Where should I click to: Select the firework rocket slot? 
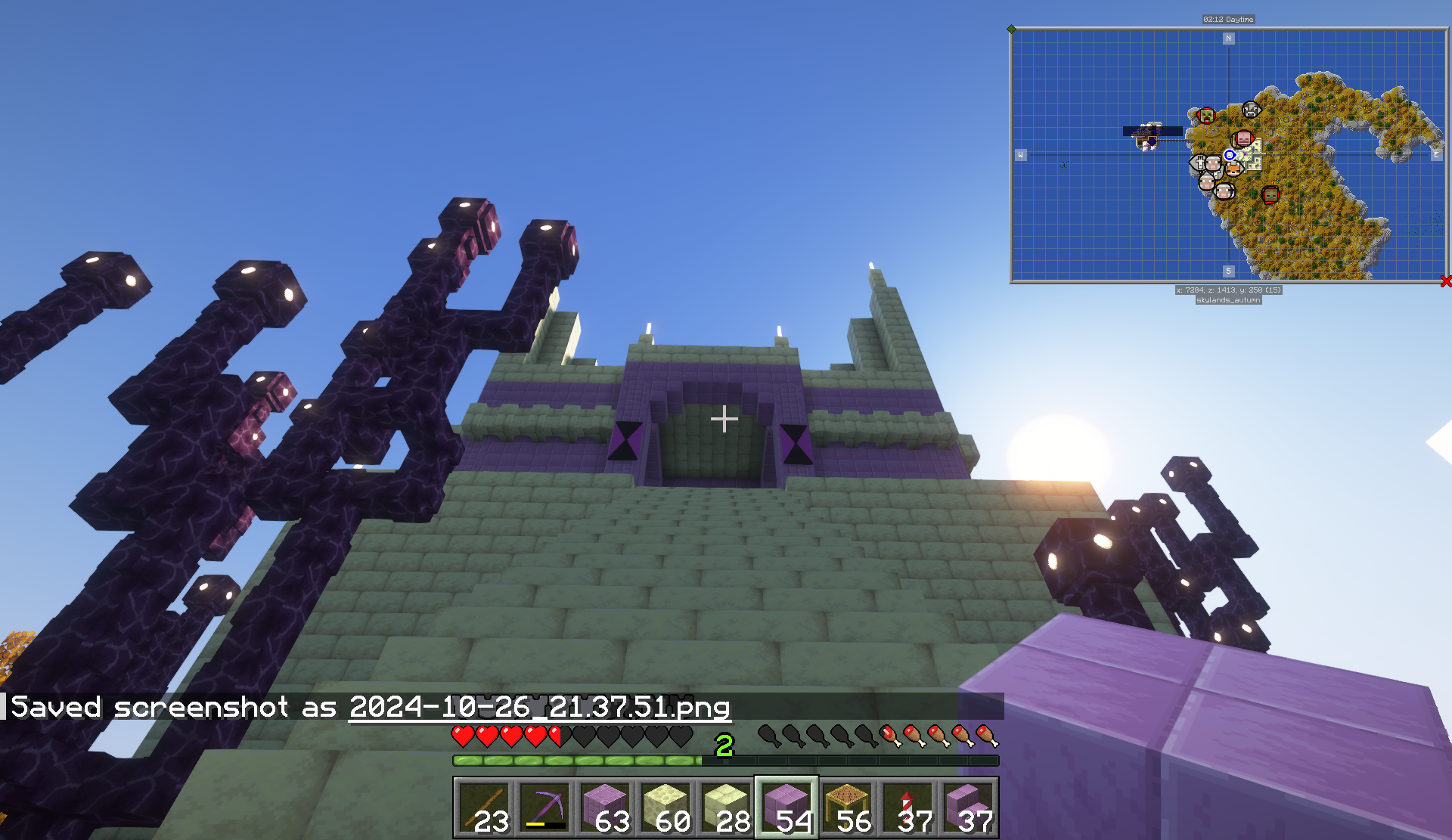(x=907, y=807)
